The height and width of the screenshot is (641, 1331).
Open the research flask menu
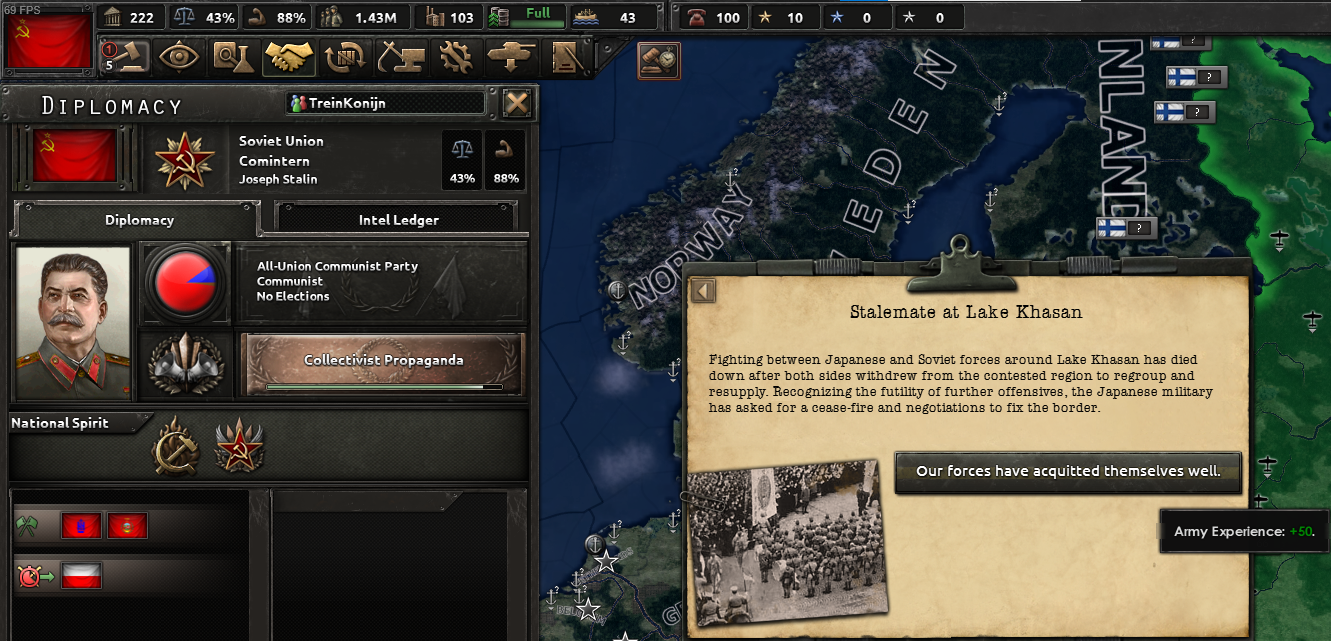pos(233,56)
